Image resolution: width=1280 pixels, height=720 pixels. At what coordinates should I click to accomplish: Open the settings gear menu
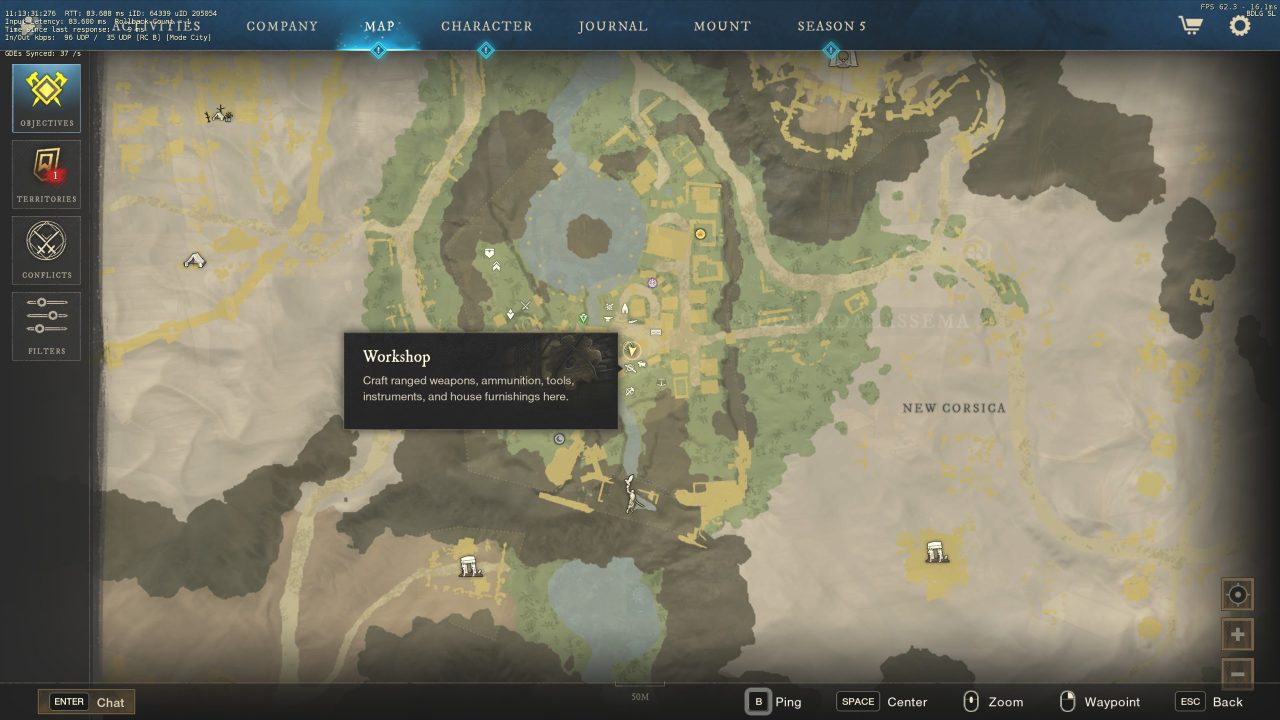pyautogui.click(x=1238, y=27)
